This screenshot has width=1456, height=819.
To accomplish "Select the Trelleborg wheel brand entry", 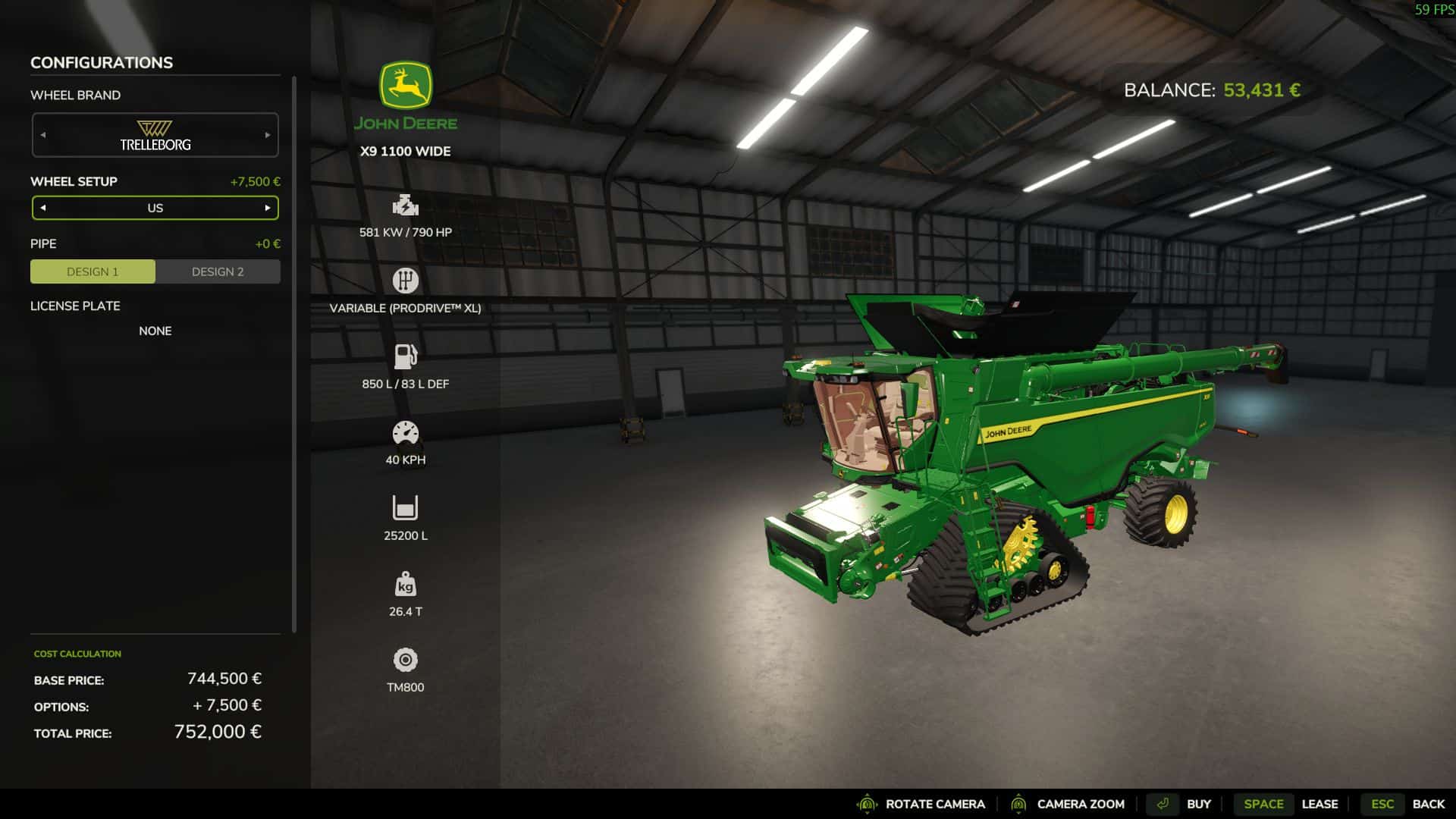I will (155, 134).
